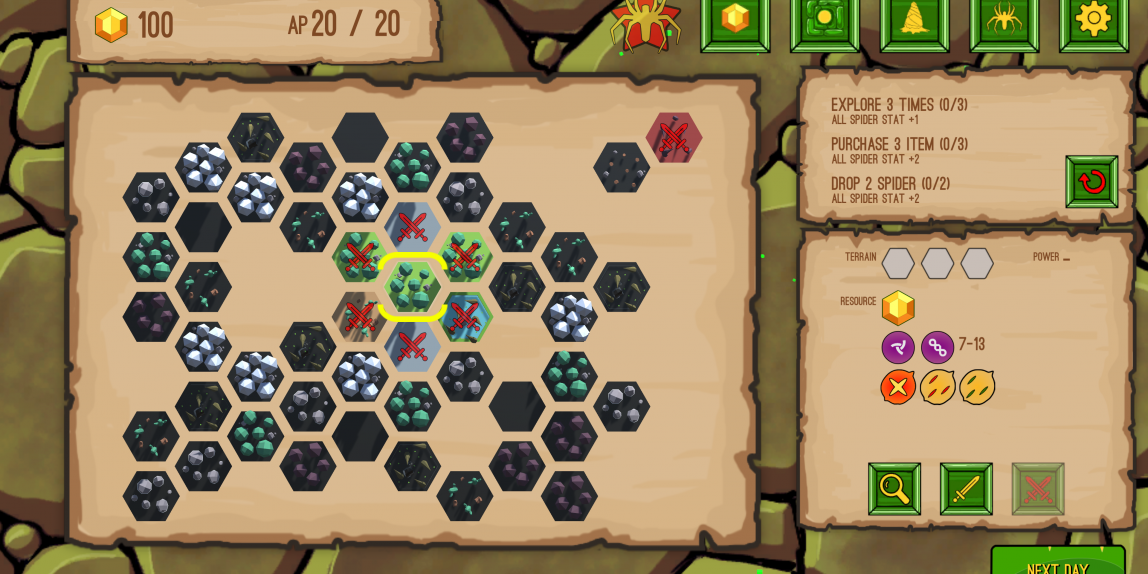Viewport: 1148px width, 574px height.
Task: Click the gold gem resource icon
Action: pyautogui.click(x=898, y=307)
